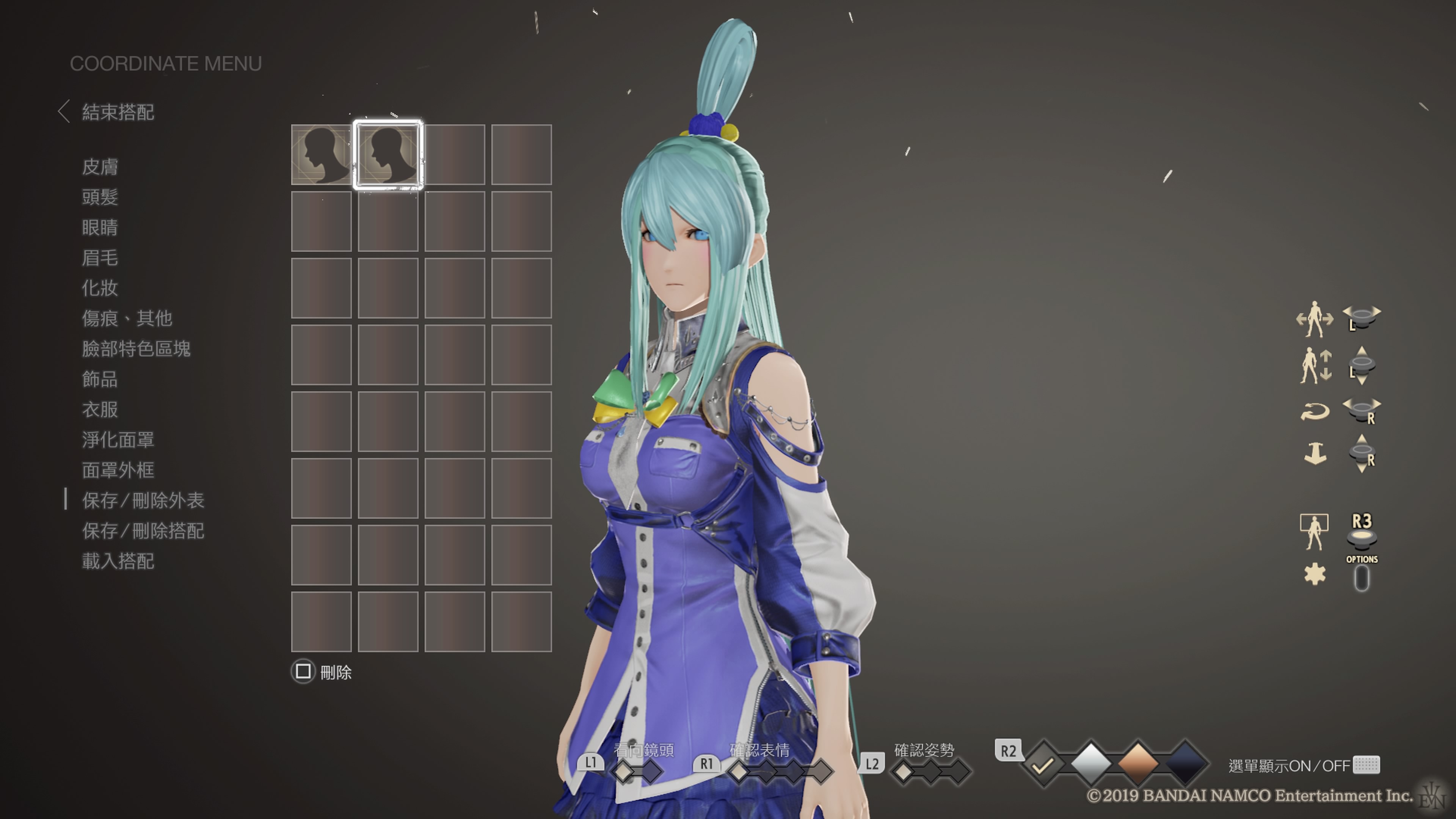Screen dimensions: 1456x819
Task: Choose the 載入搭配 load coordinate entry
Action: click(118, 561)
